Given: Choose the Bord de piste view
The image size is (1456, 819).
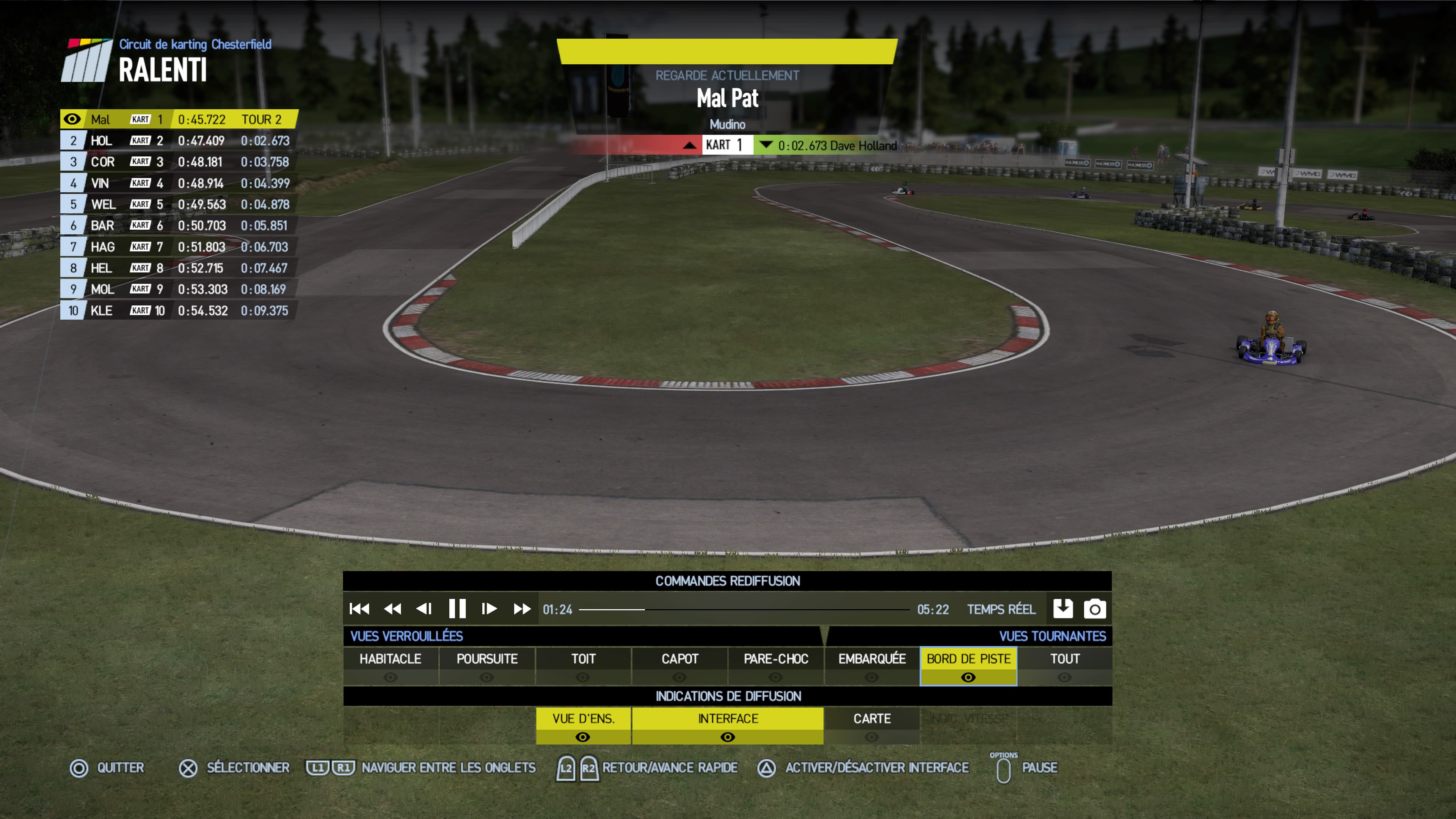Looking at the screenshot, I should 968,665.
